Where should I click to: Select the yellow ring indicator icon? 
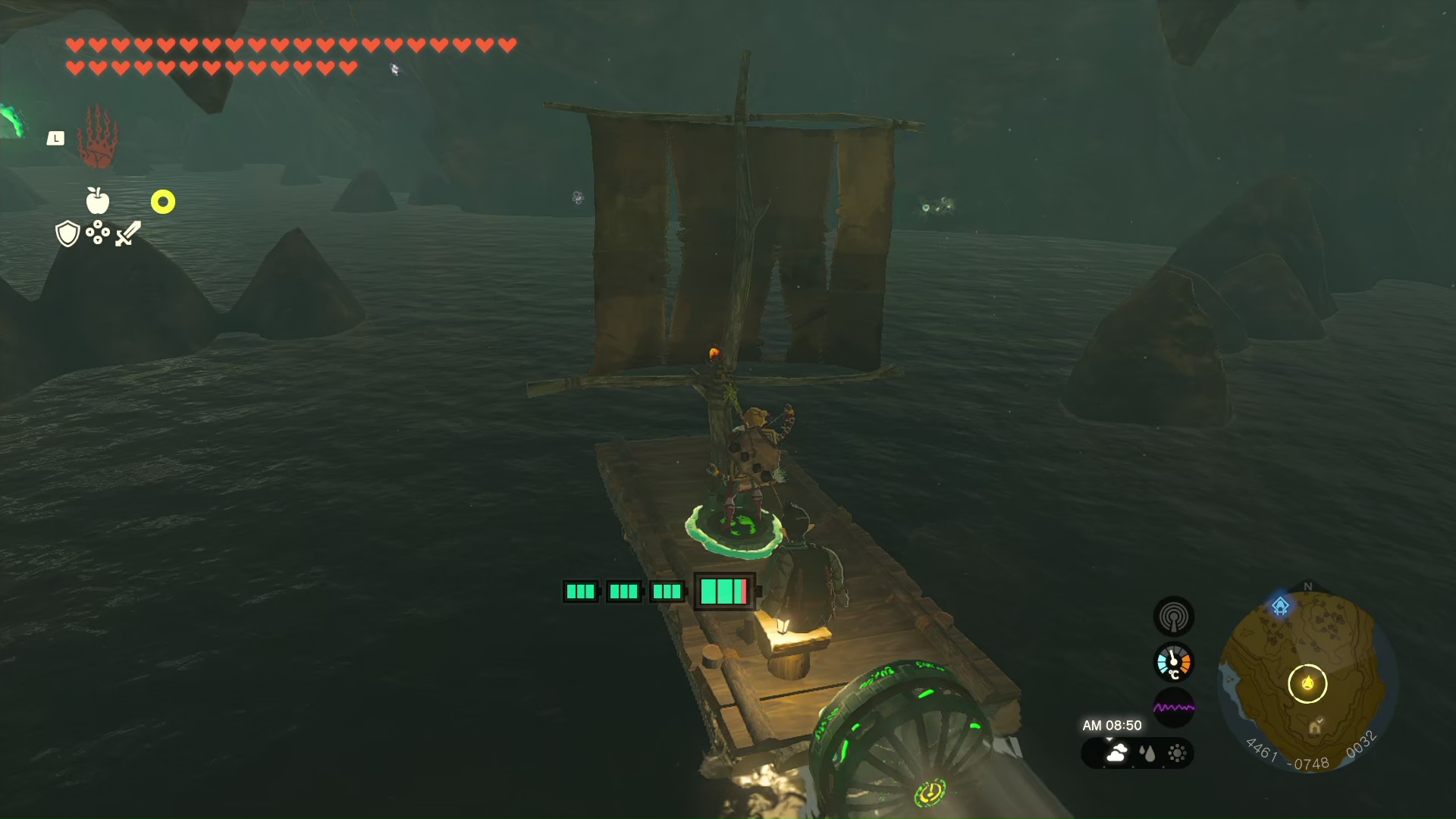163,202
